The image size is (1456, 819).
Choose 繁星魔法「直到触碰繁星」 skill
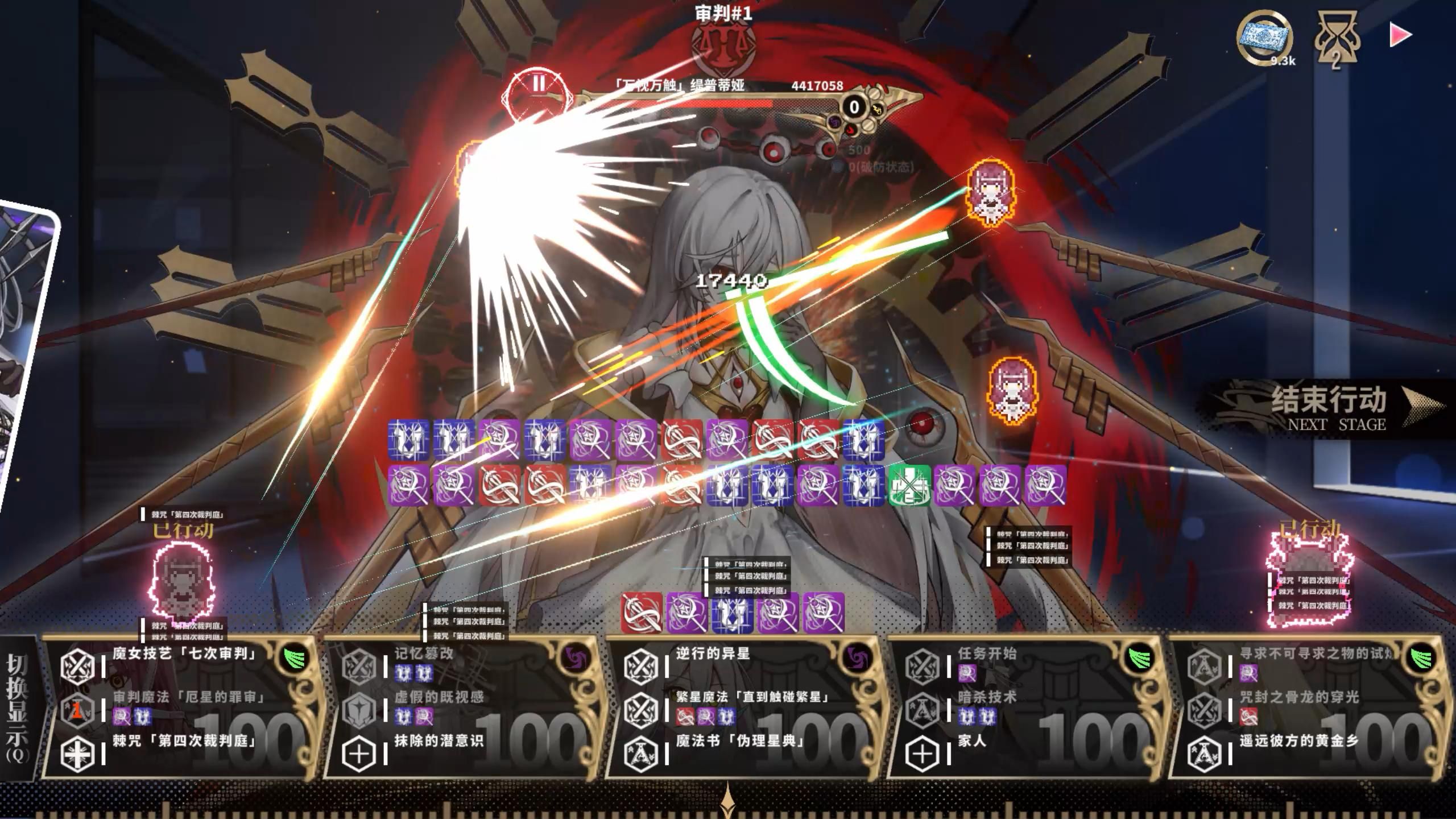[x=752, y=697]
